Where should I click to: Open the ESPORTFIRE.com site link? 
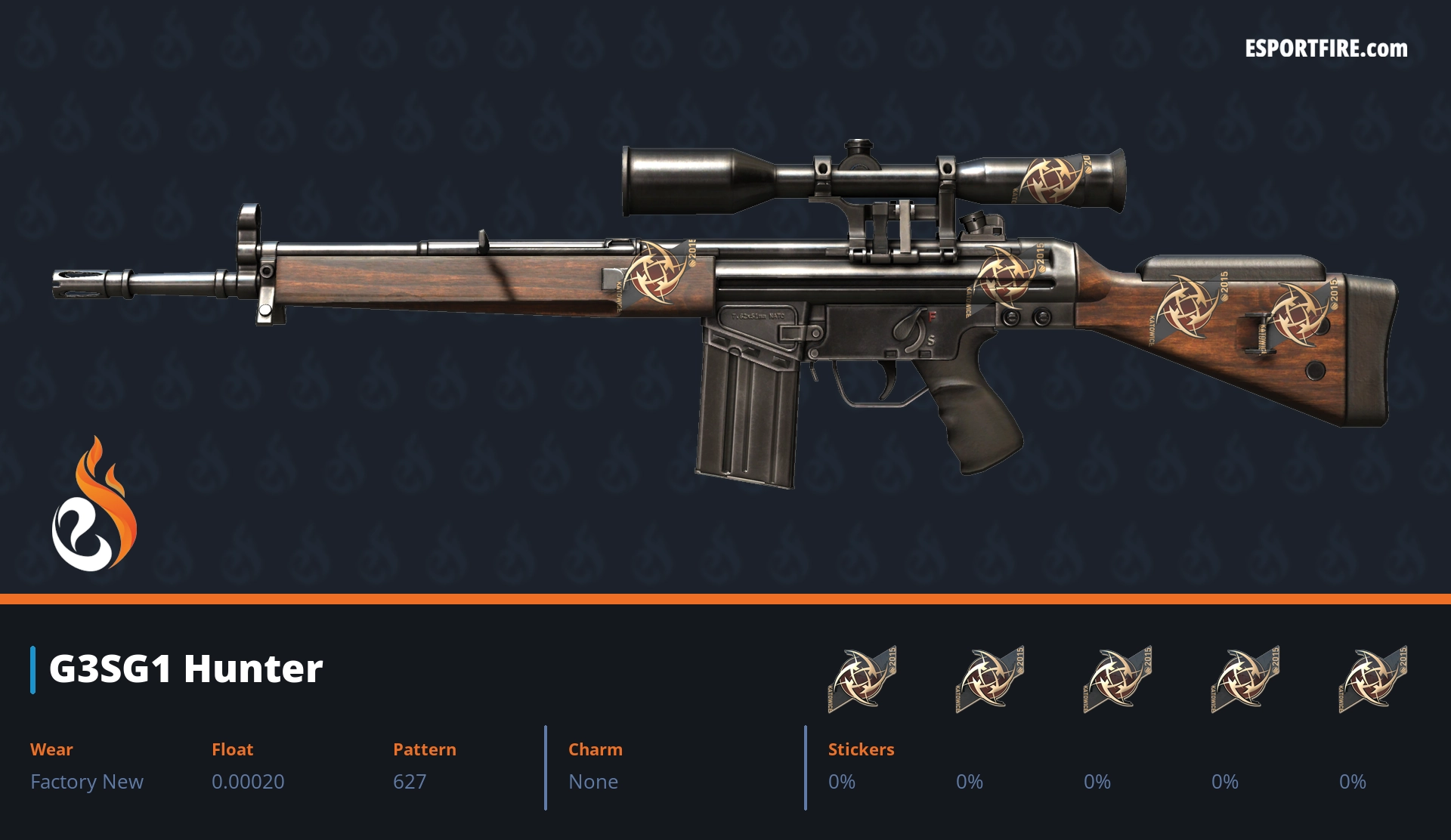click(x=1326, y=49)
